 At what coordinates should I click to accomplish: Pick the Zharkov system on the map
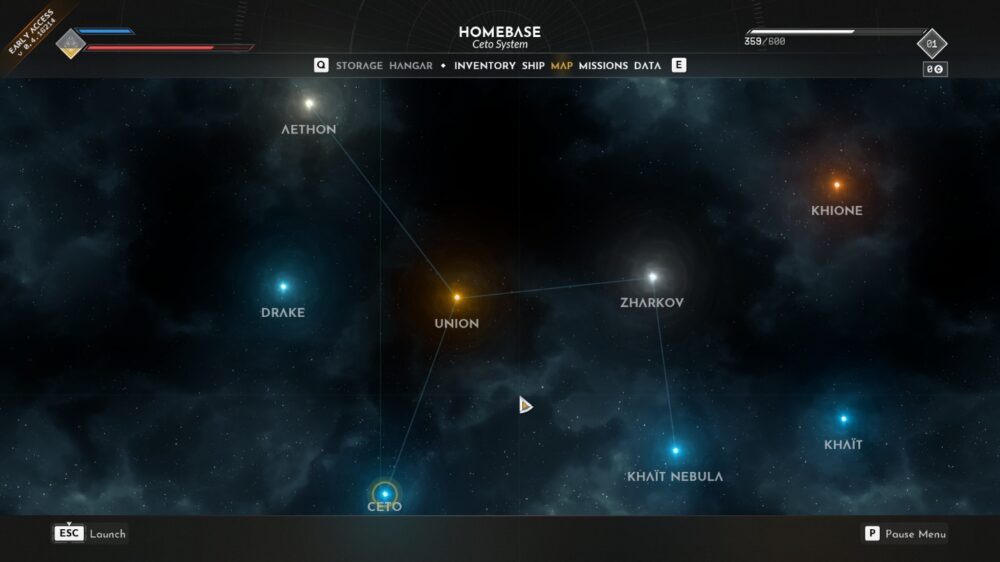tap(653, 277)
